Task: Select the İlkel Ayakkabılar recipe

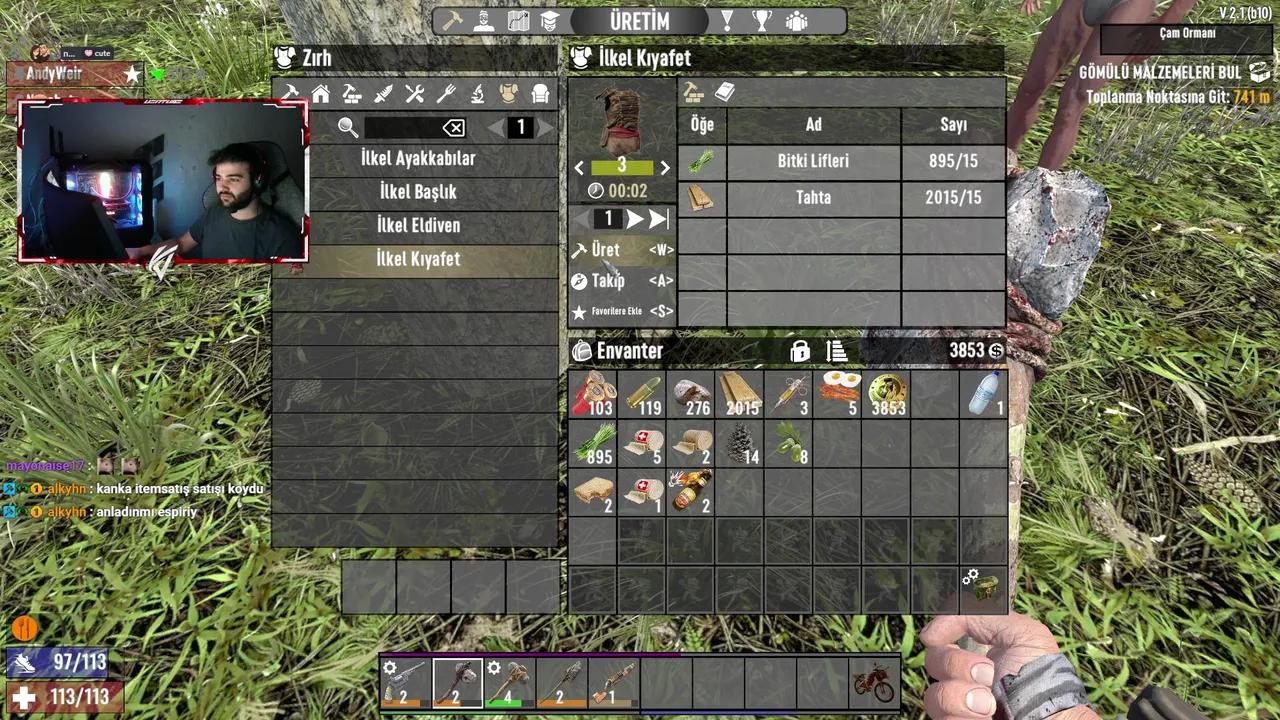Action: [x=418, y=159]
